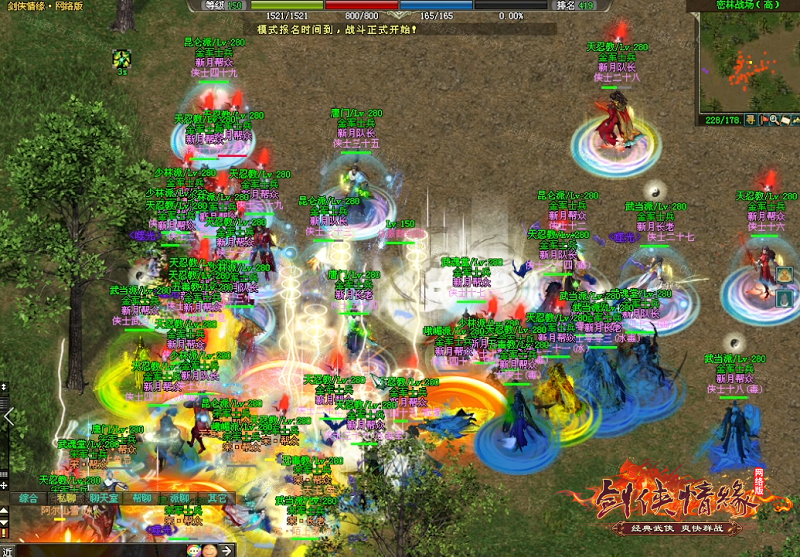
Task: Click the battlefield minimap
Action: [747, 62]
